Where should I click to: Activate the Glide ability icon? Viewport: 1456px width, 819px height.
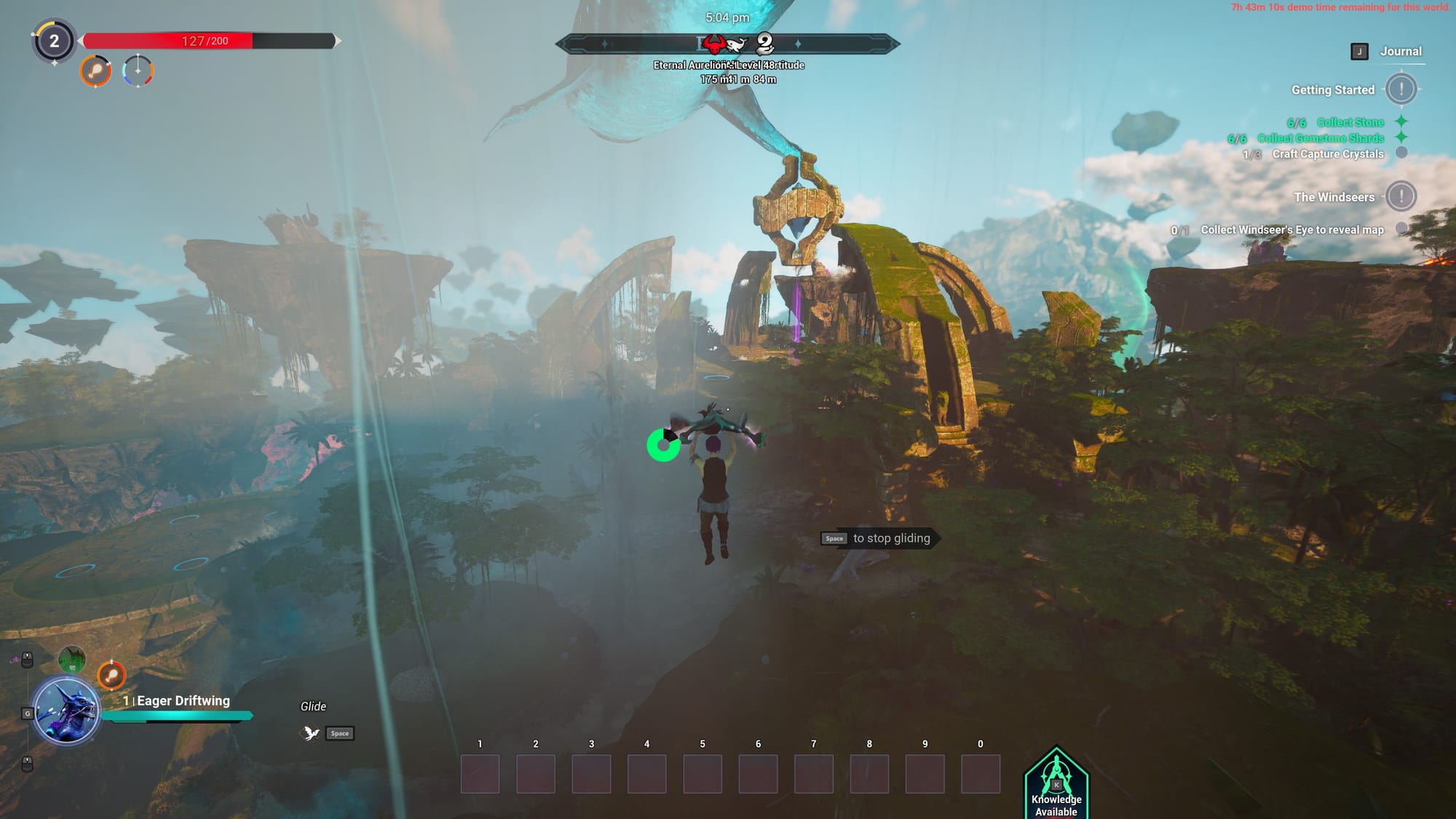click(311, 733)
